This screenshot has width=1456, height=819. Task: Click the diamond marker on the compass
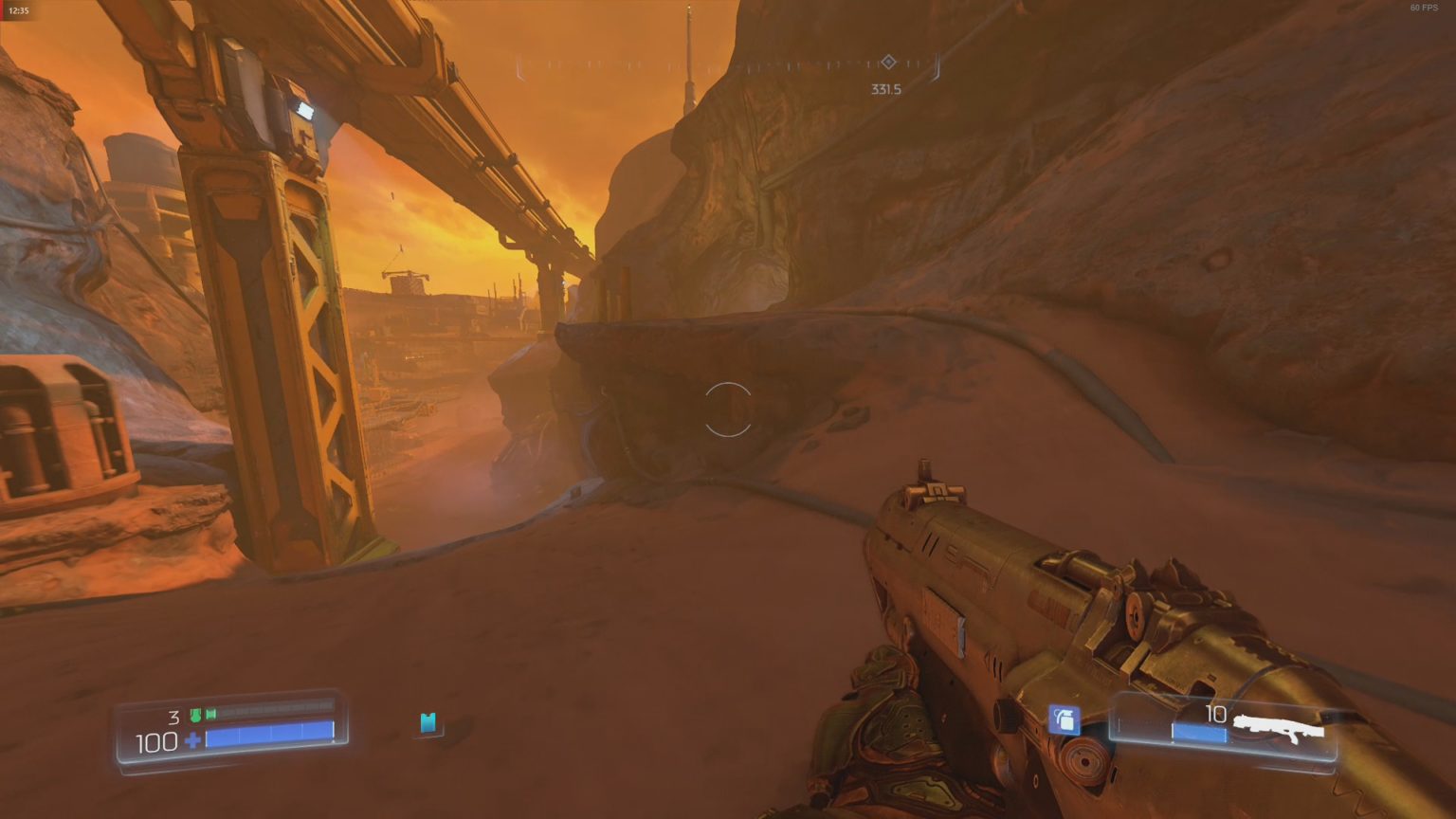click(887, 61)
